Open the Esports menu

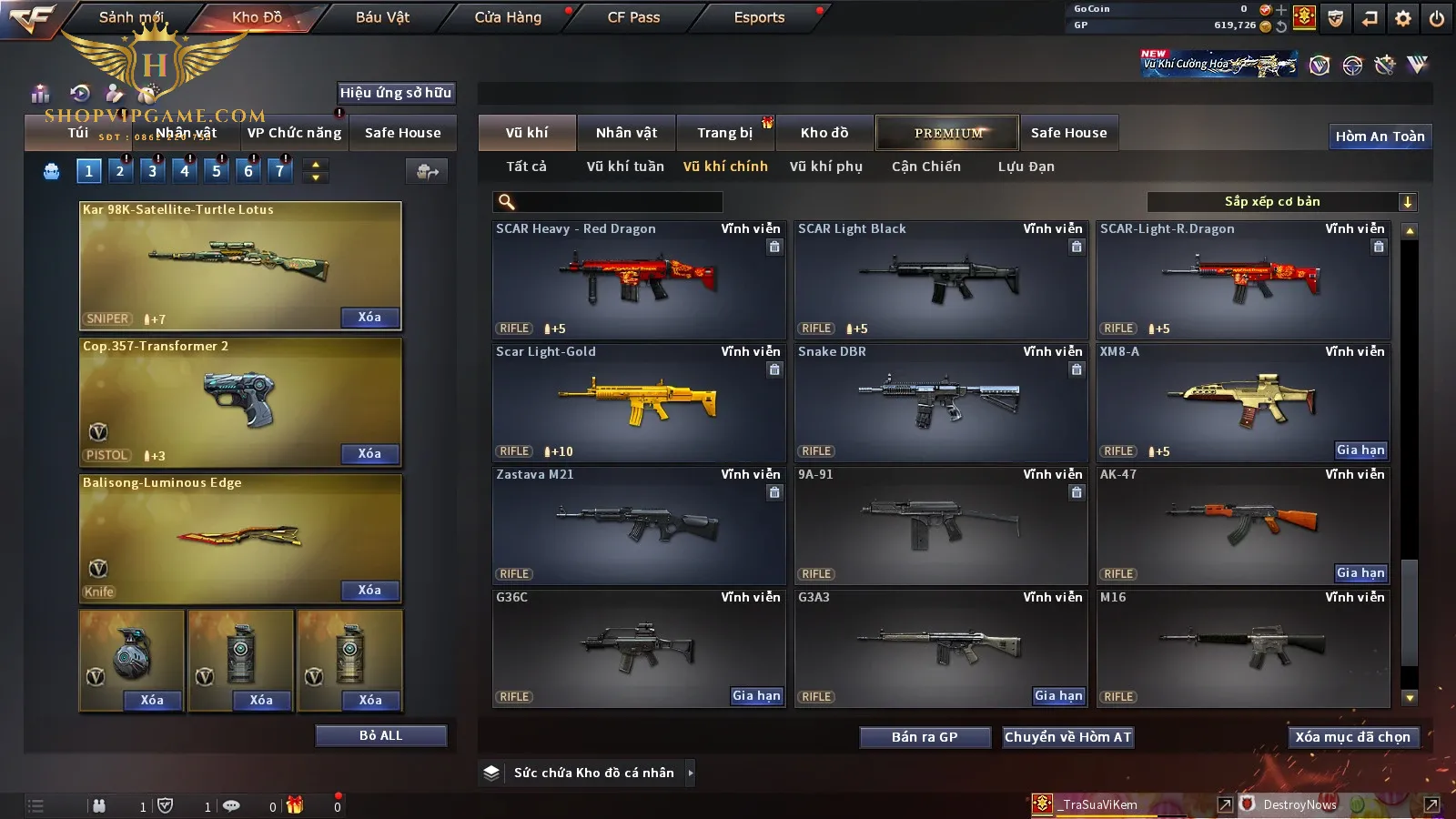point(759,17)
